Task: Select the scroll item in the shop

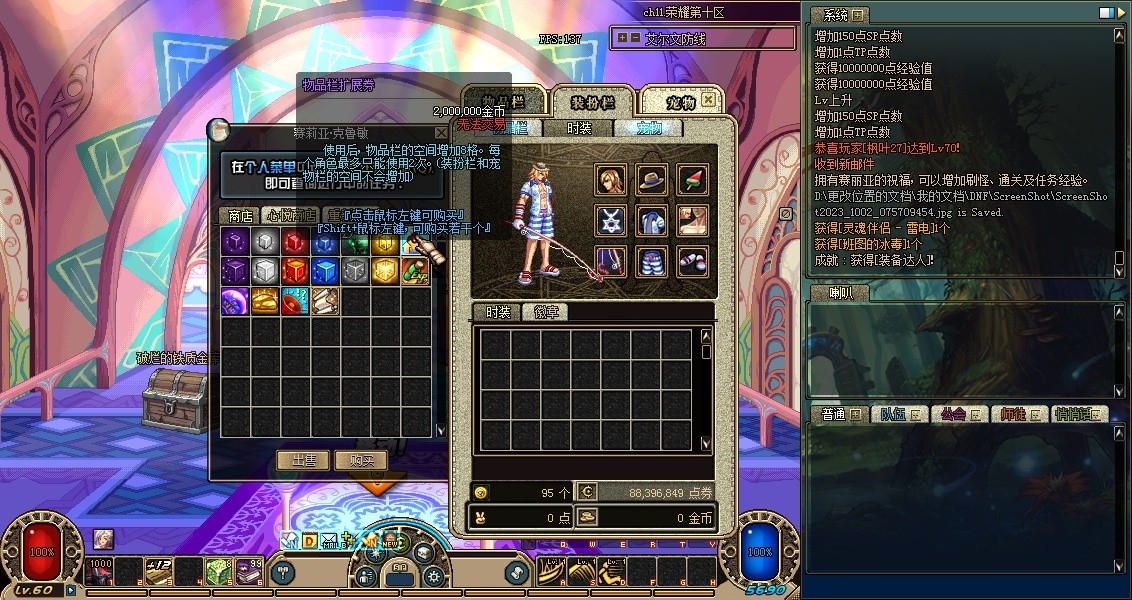Action: [326, 301]
